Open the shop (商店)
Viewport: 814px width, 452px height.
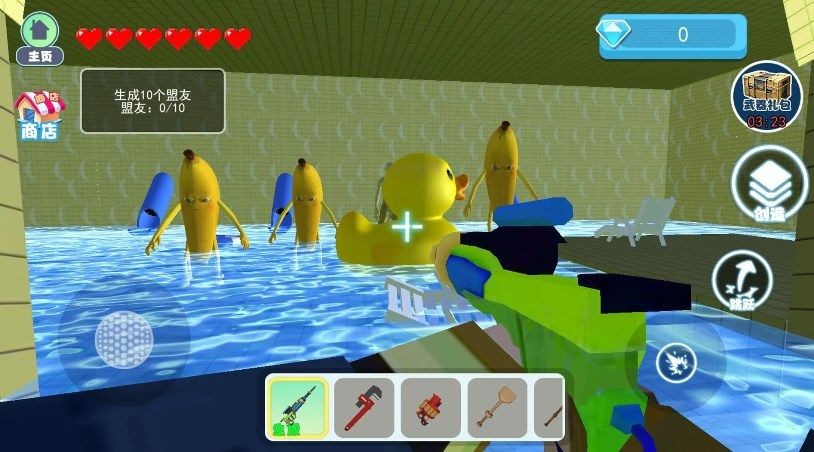tap(37, 115)
